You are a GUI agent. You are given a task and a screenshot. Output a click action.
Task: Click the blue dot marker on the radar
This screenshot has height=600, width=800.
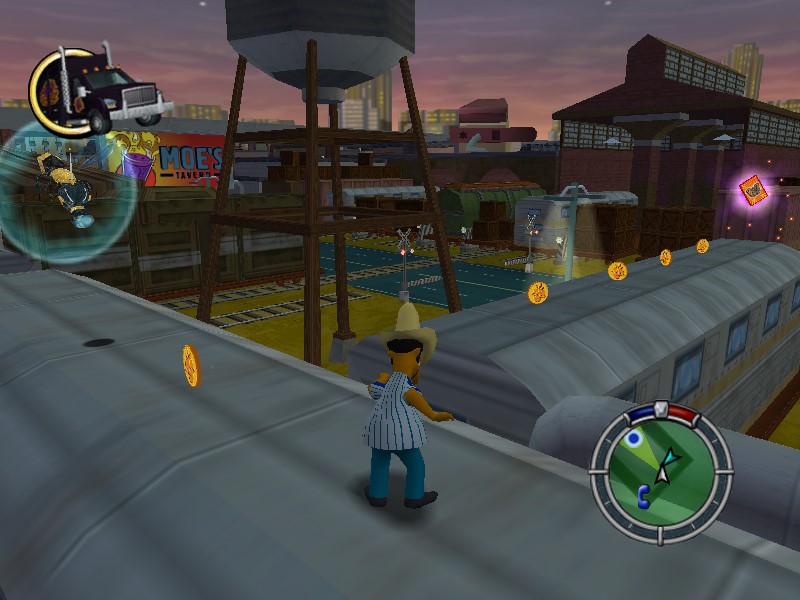point(632,440)
